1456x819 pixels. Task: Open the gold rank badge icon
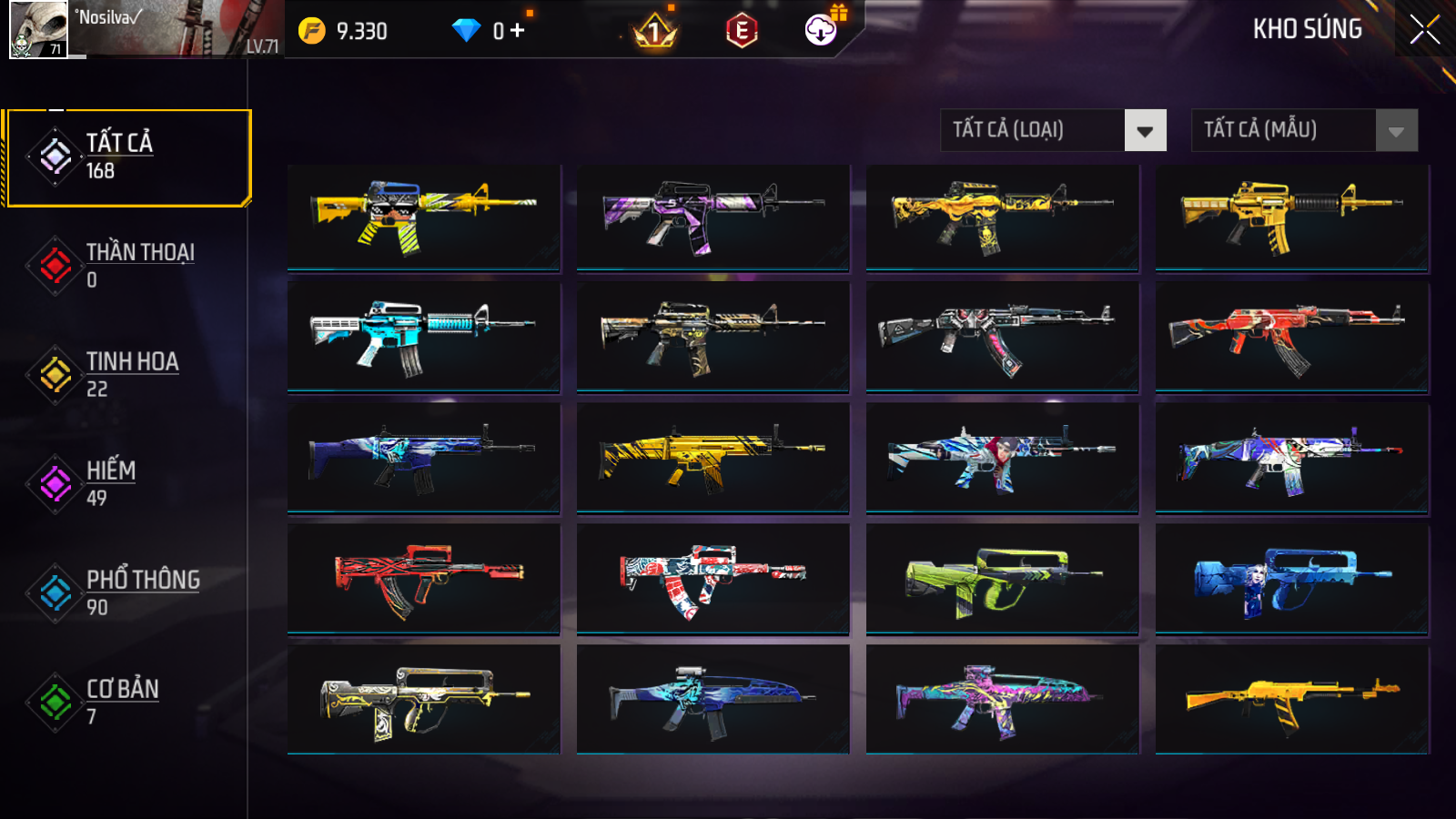(654, 32)
